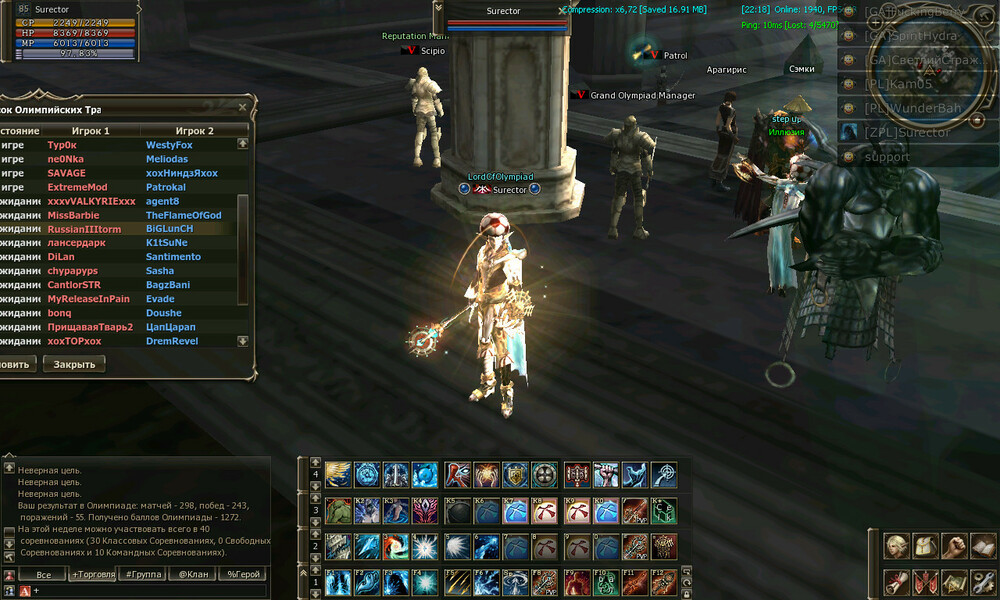Choose the RussianIIItorm vs BiGLunCH match
The height and width of the screenshot is (600, 1000).
(120, 229)
